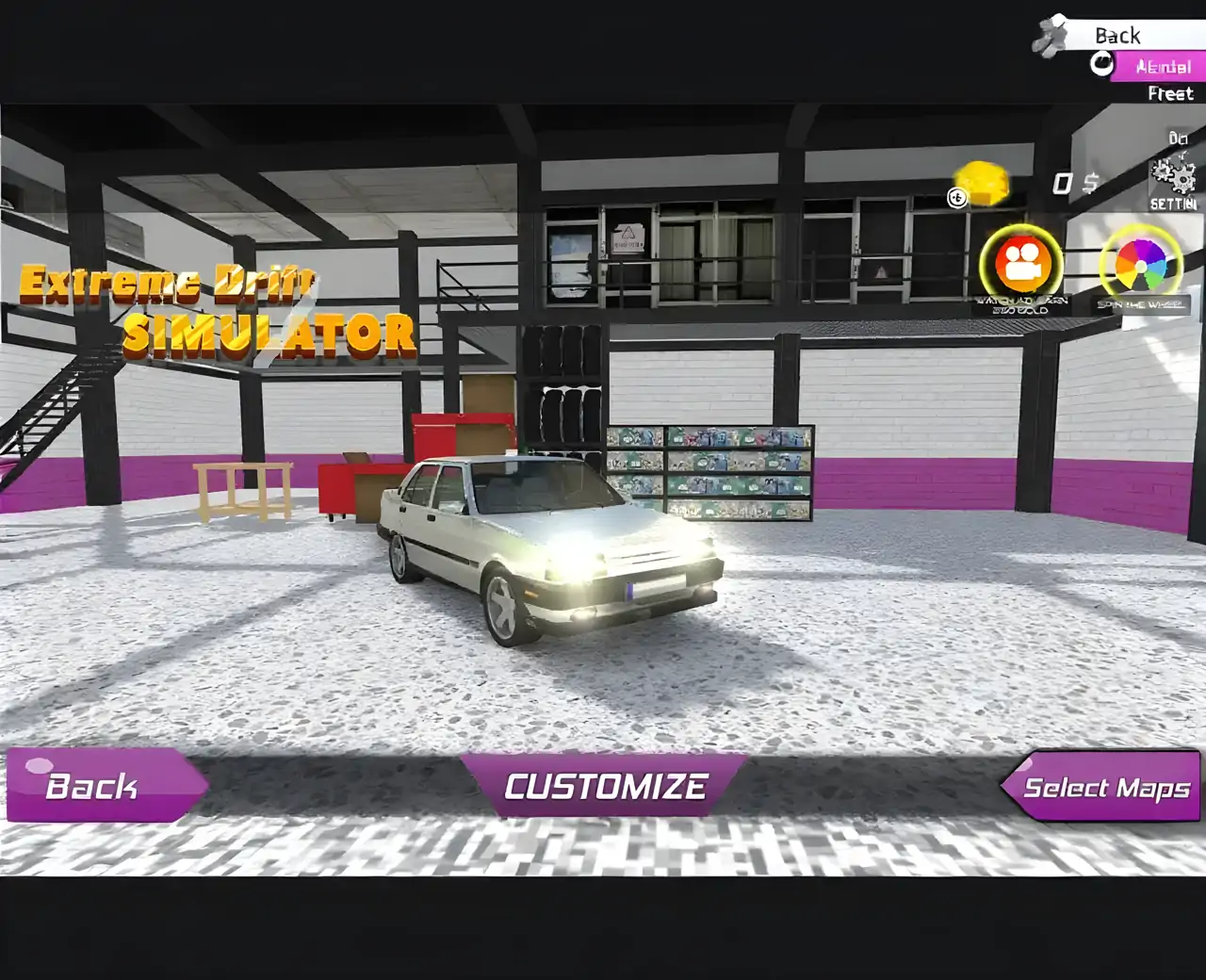Click the yellow gold pile icon
1206x980 pixels.
click(x=983, y=183)
